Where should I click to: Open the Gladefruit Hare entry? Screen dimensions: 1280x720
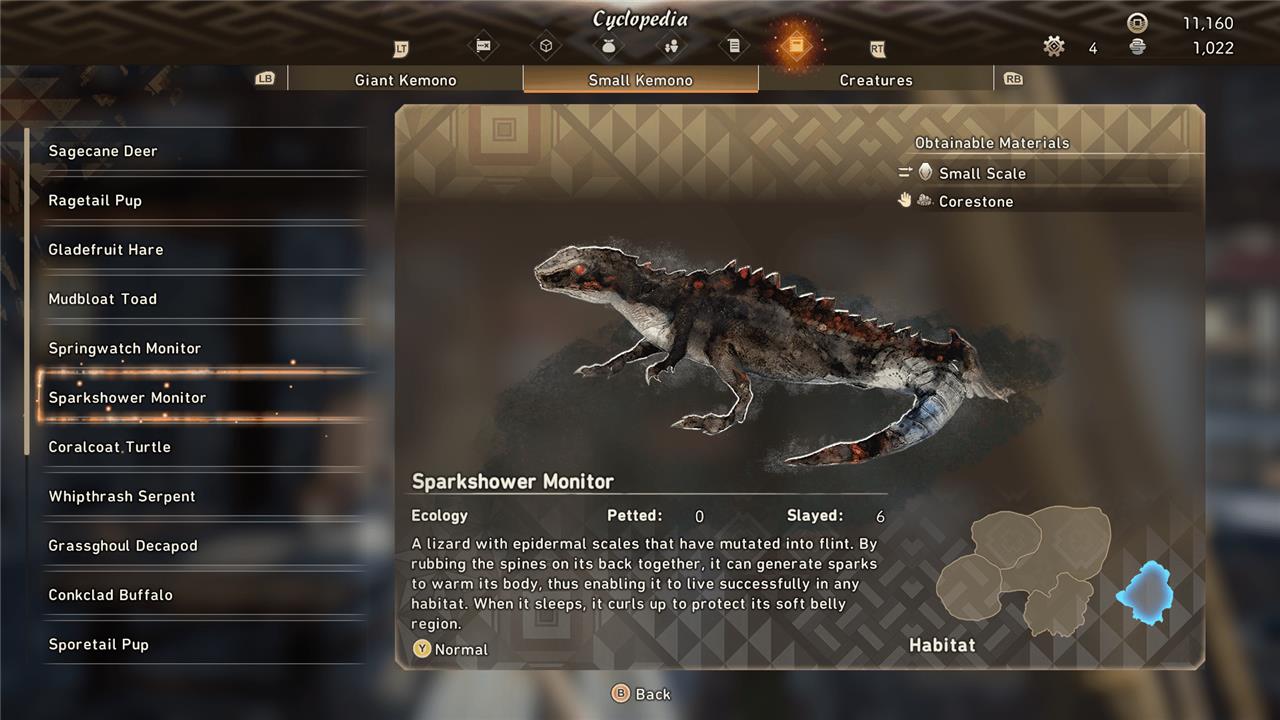tap(106, 250)
